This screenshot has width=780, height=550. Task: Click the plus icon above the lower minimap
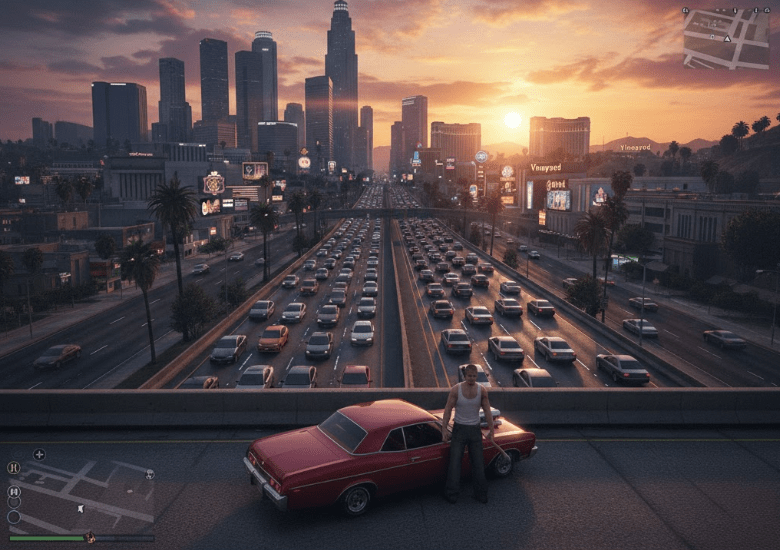coord(39,454)
